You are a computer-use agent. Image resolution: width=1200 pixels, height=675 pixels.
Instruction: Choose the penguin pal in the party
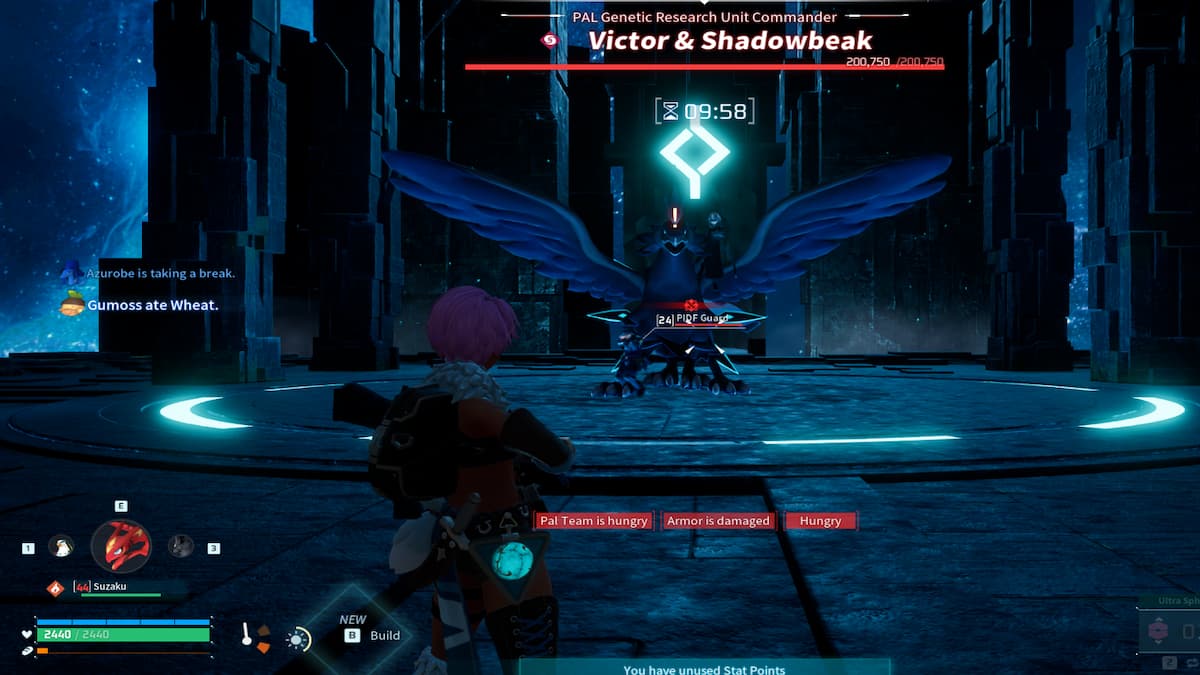[x=61, y=546]
